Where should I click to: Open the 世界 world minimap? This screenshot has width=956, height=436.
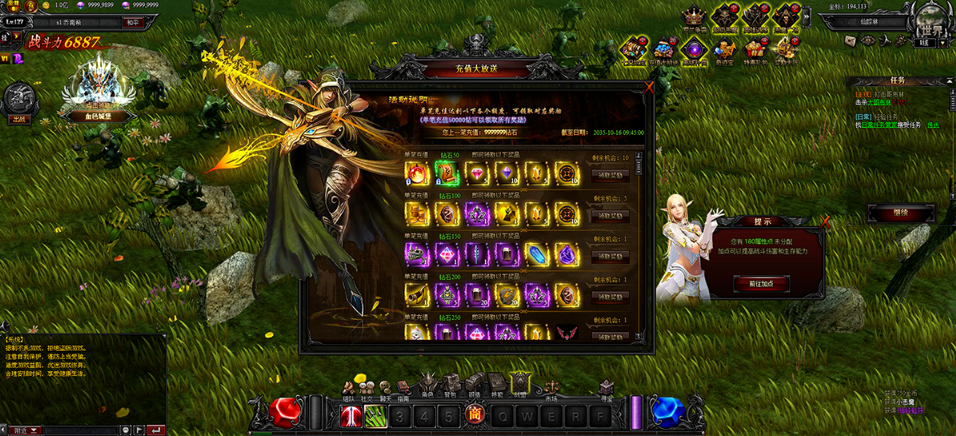point(928,22)
